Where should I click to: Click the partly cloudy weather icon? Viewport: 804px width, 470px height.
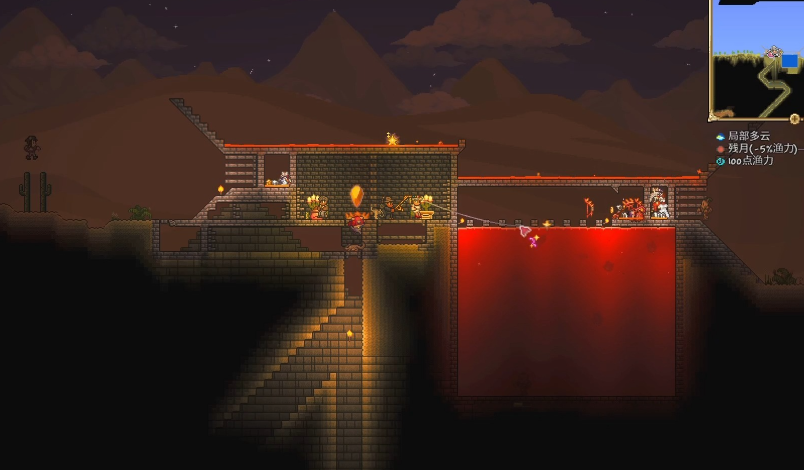[x=720, y=136]
